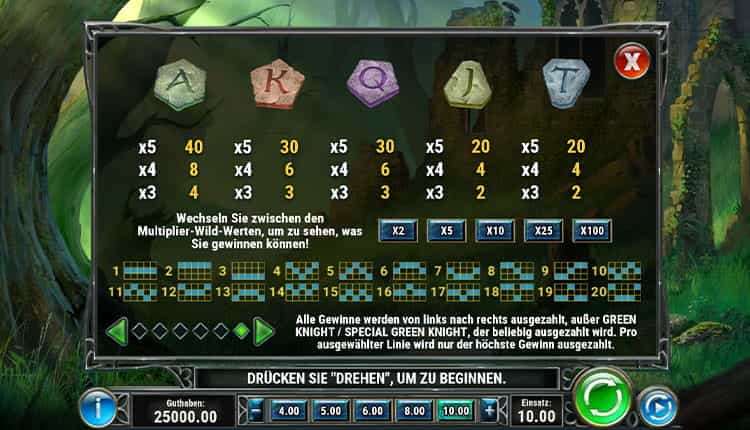Activate the blue autoplay button
This screenshot has height=430, width=750.
pos(657,406)
